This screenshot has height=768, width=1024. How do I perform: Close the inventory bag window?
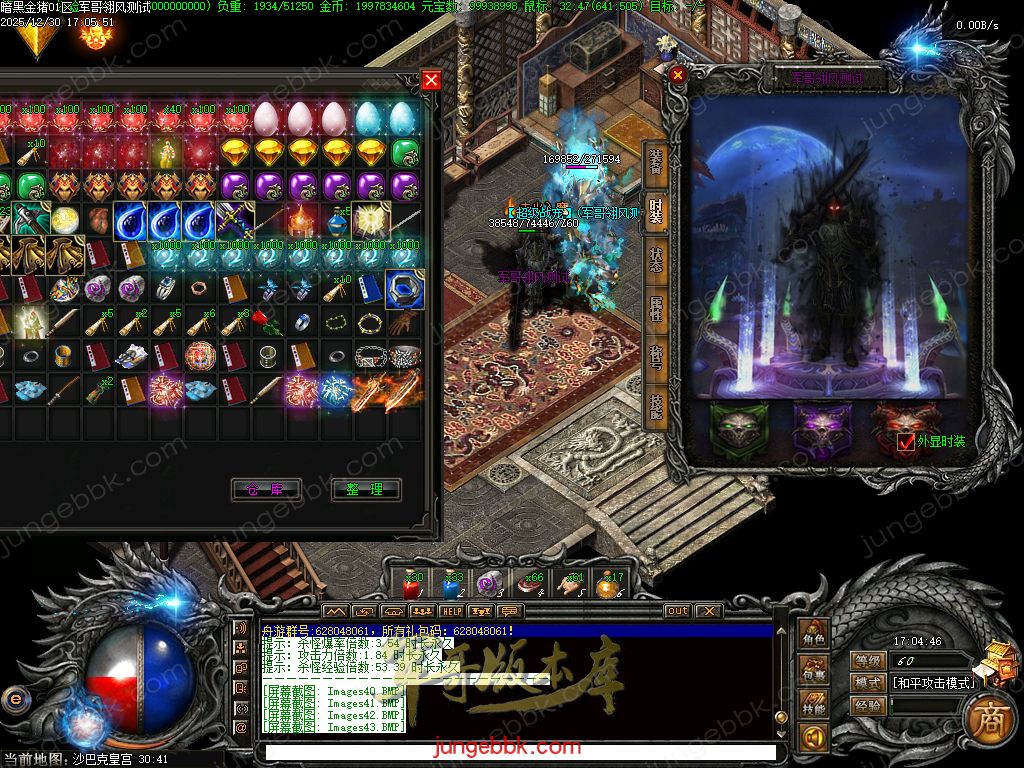(431, 81)
